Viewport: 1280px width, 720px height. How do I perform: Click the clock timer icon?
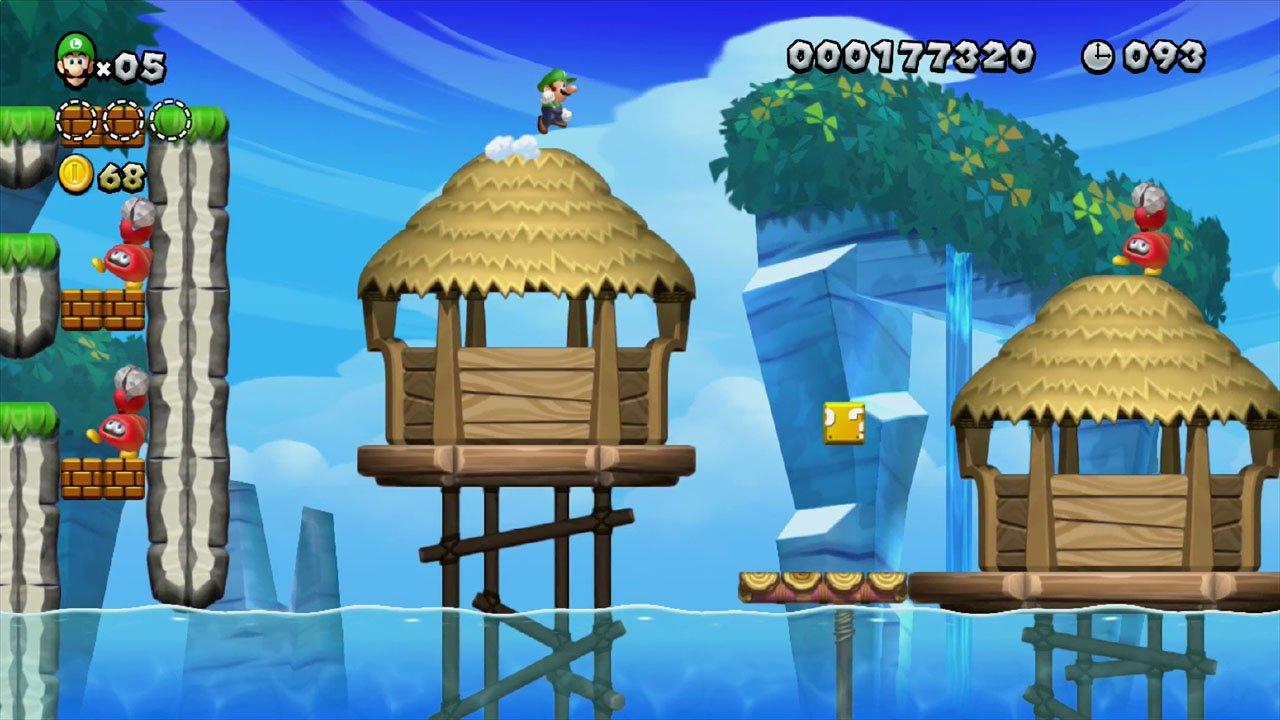point(1099,57)
